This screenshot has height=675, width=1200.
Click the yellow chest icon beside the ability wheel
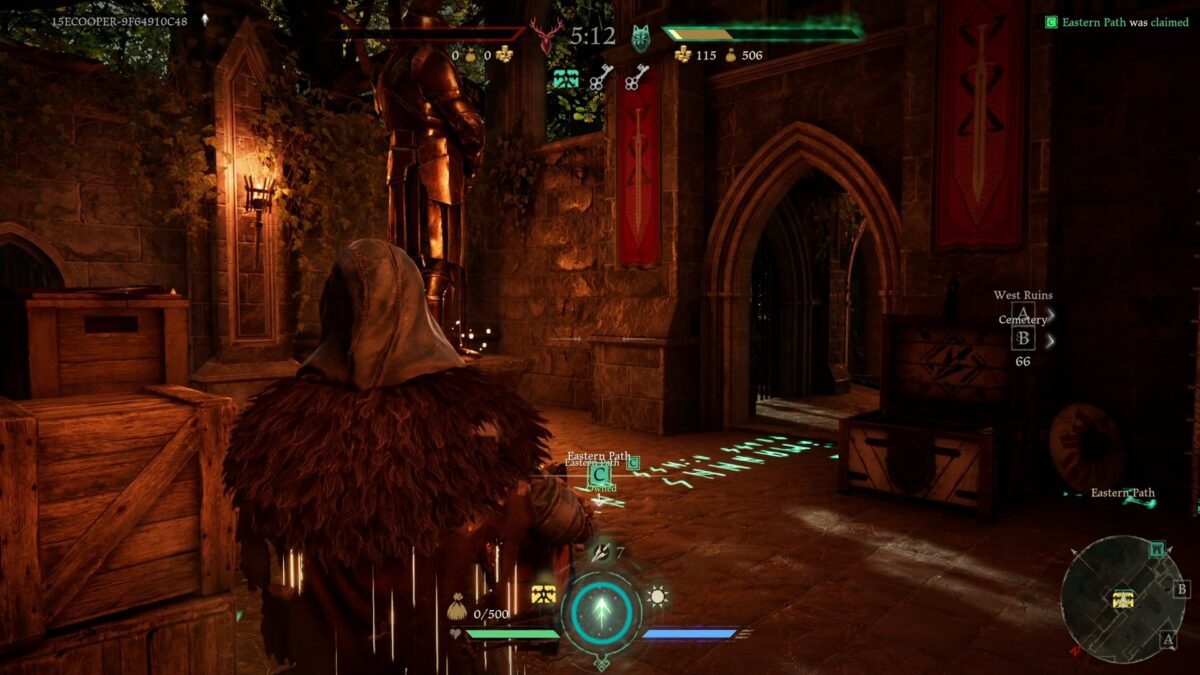[543, 595]
